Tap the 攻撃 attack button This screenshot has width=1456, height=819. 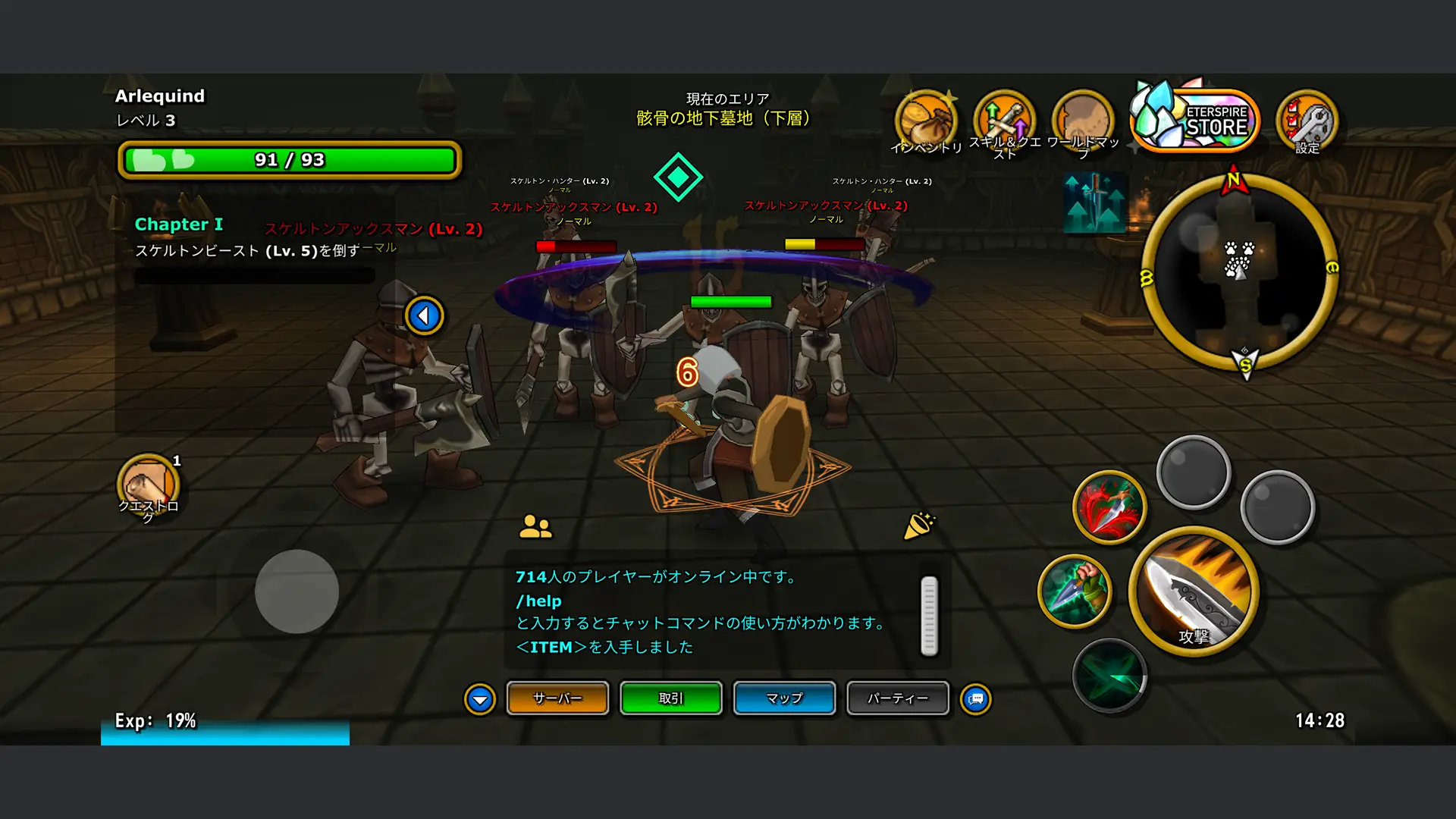pyautogui.click(x=1194, y=591)
